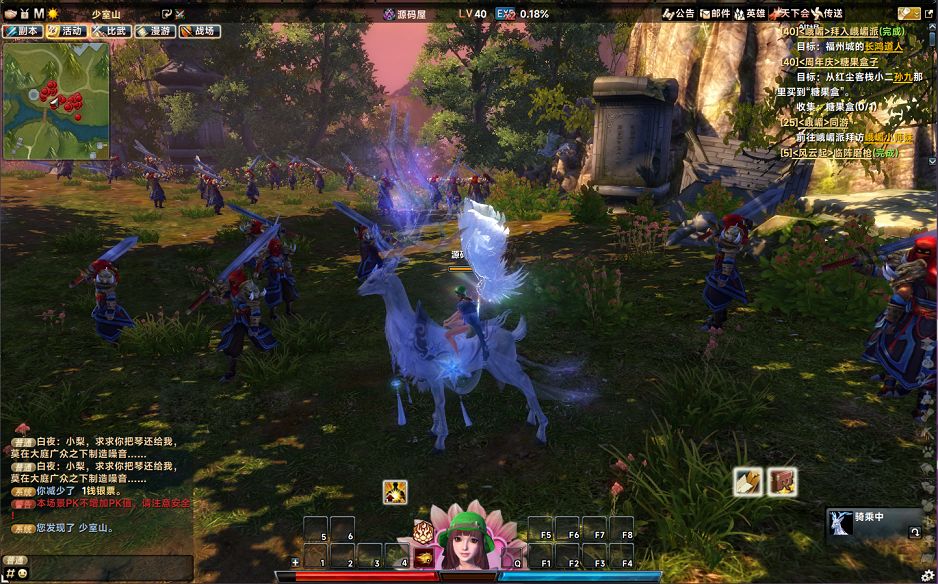Open the 公告 announcements
The height and width of the screenshot is (584, 938).
pyautogui.click(x=678, y=14)
